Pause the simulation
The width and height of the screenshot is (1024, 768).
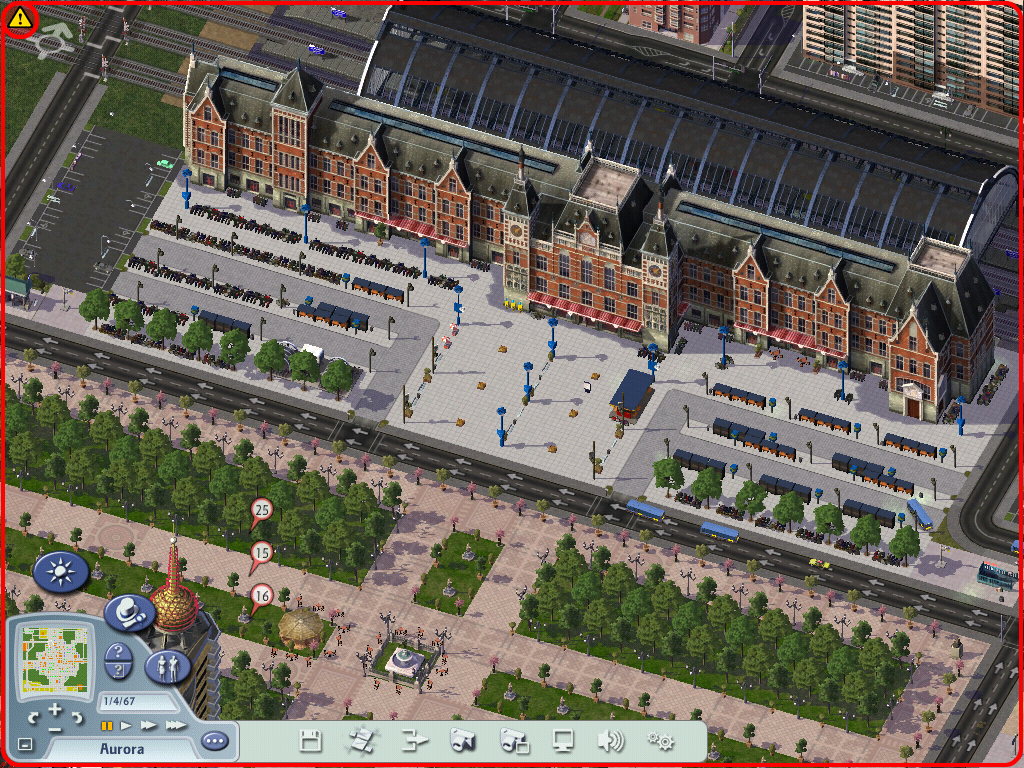pyautogui.click(x=106, y=725)
